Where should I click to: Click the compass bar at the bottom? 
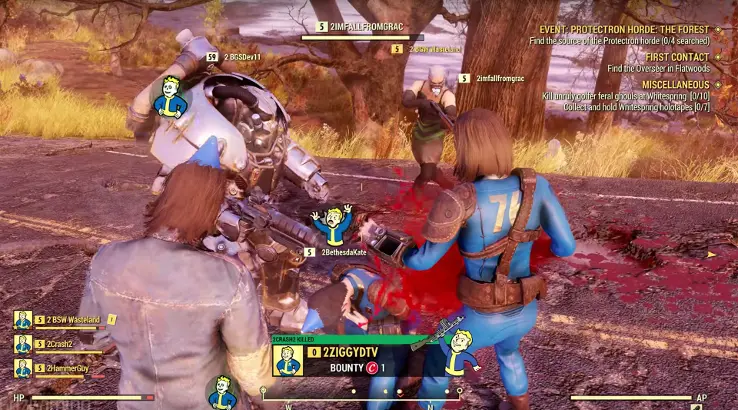[x=362, y=395]
